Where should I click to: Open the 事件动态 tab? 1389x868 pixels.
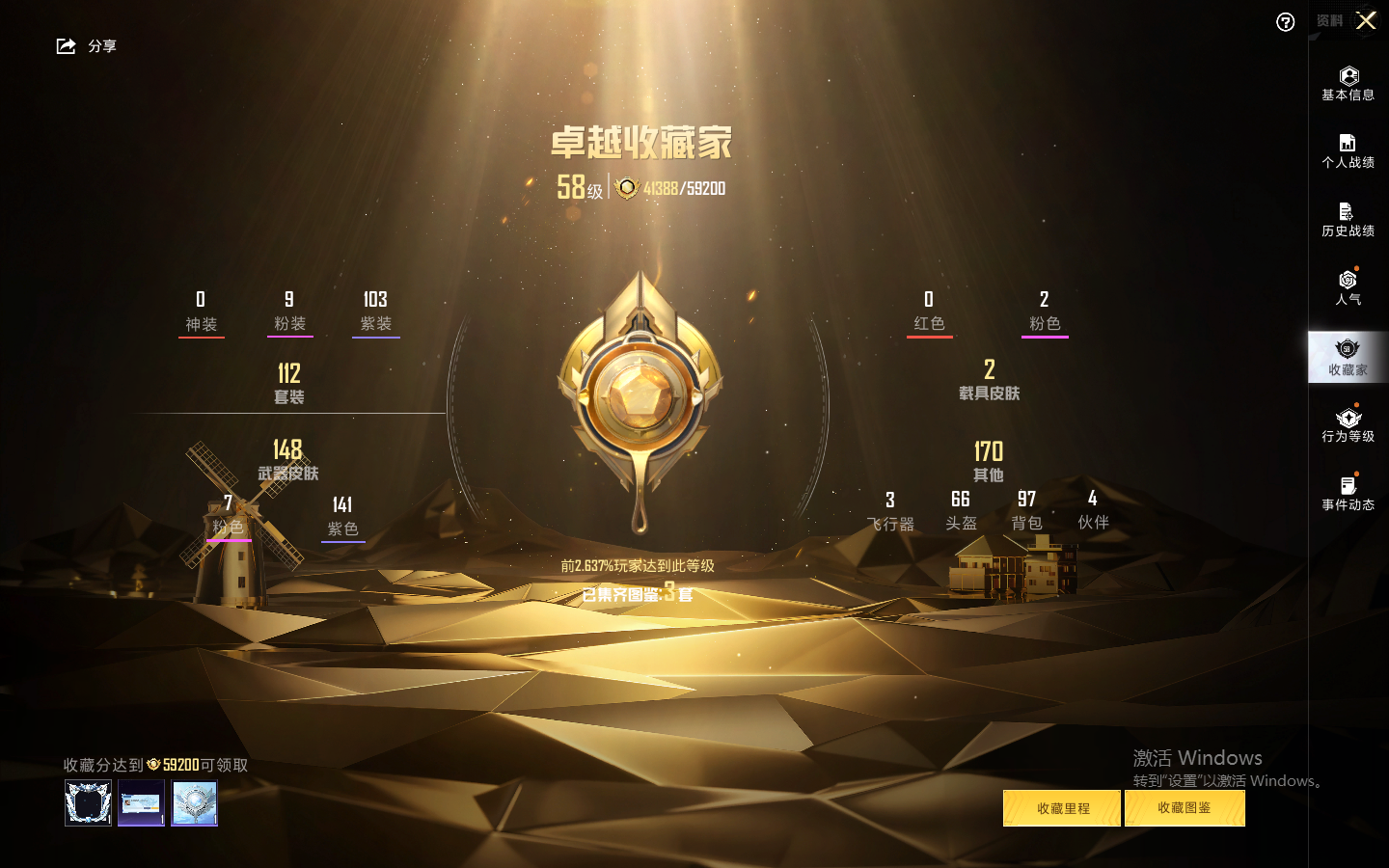(x=1348, y=494)
